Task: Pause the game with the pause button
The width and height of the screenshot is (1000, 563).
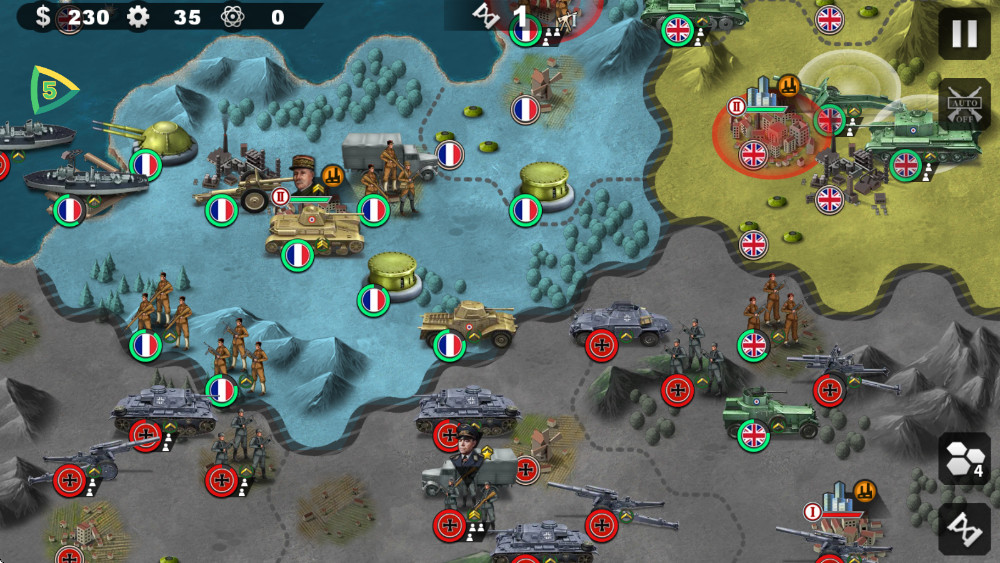Action: (x=964, y=35)
